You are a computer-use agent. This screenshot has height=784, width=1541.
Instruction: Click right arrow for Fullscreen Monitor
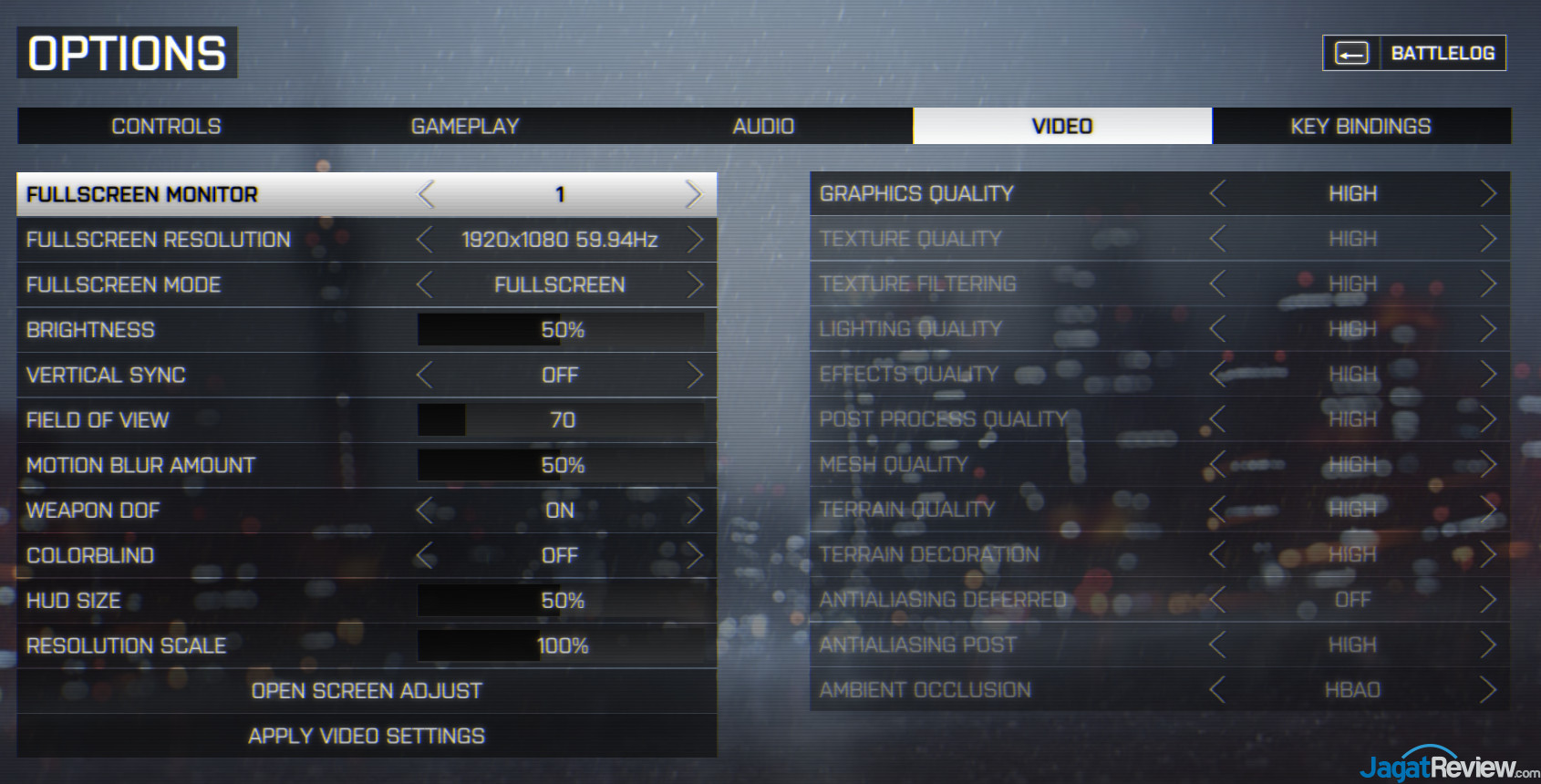tap(693, 194)
